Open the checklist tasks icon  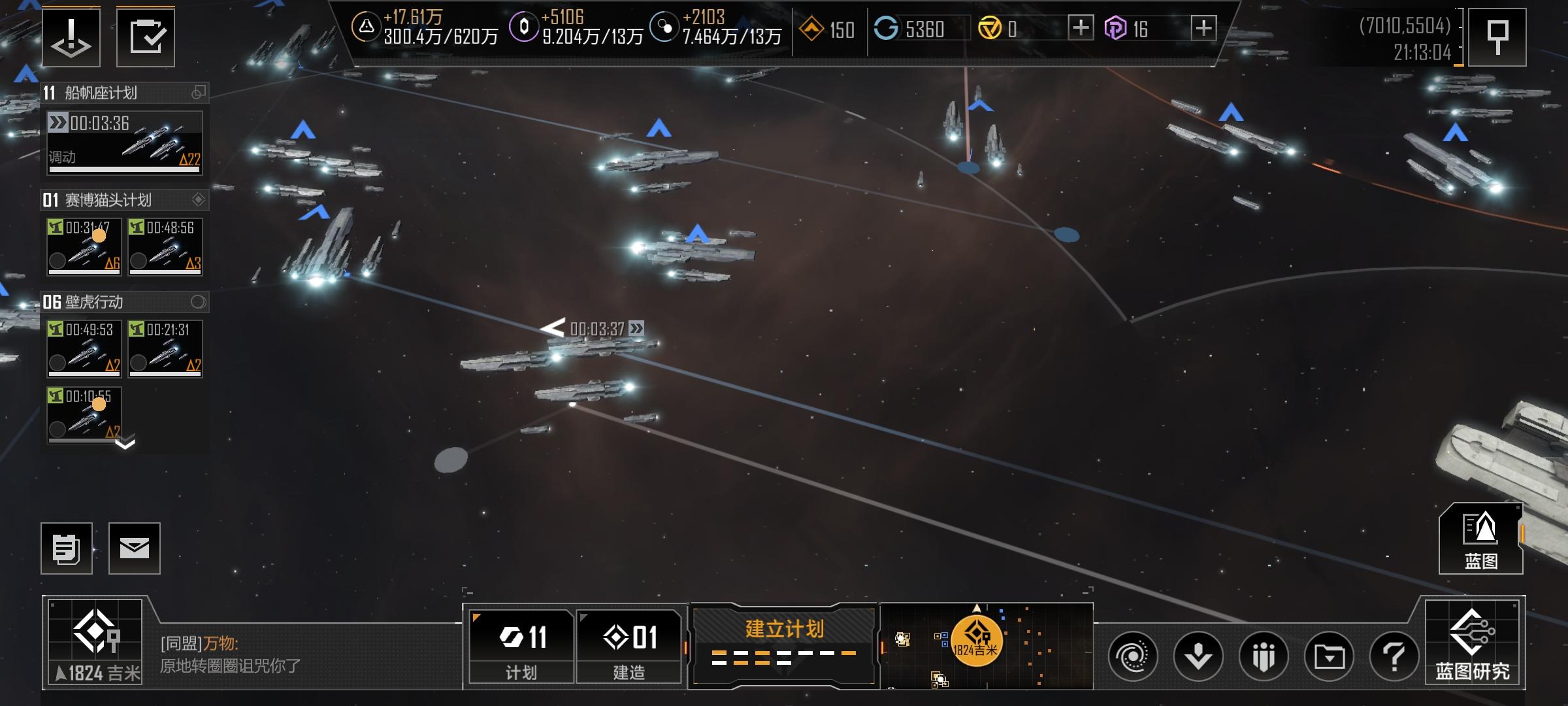click(146, 37)
